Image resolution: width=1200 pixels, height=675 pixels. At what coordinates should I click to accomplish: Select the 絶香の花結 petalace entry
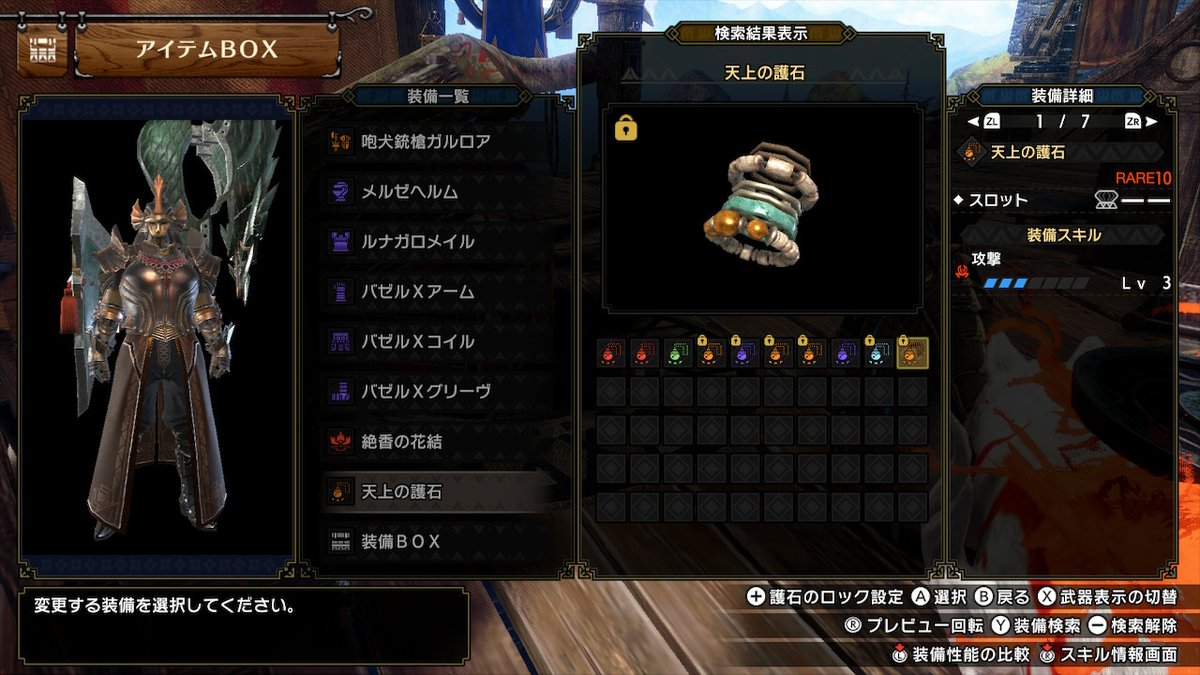[401, 441]
